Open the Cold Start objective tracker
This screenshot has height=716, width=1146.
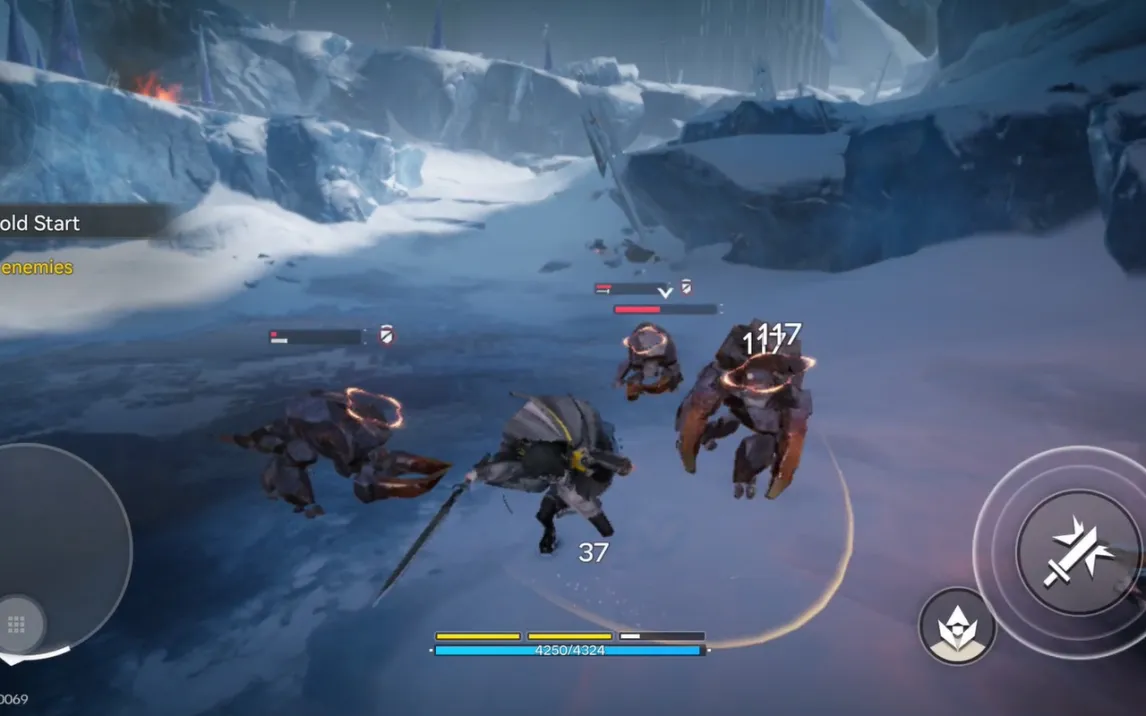[45, 223]
